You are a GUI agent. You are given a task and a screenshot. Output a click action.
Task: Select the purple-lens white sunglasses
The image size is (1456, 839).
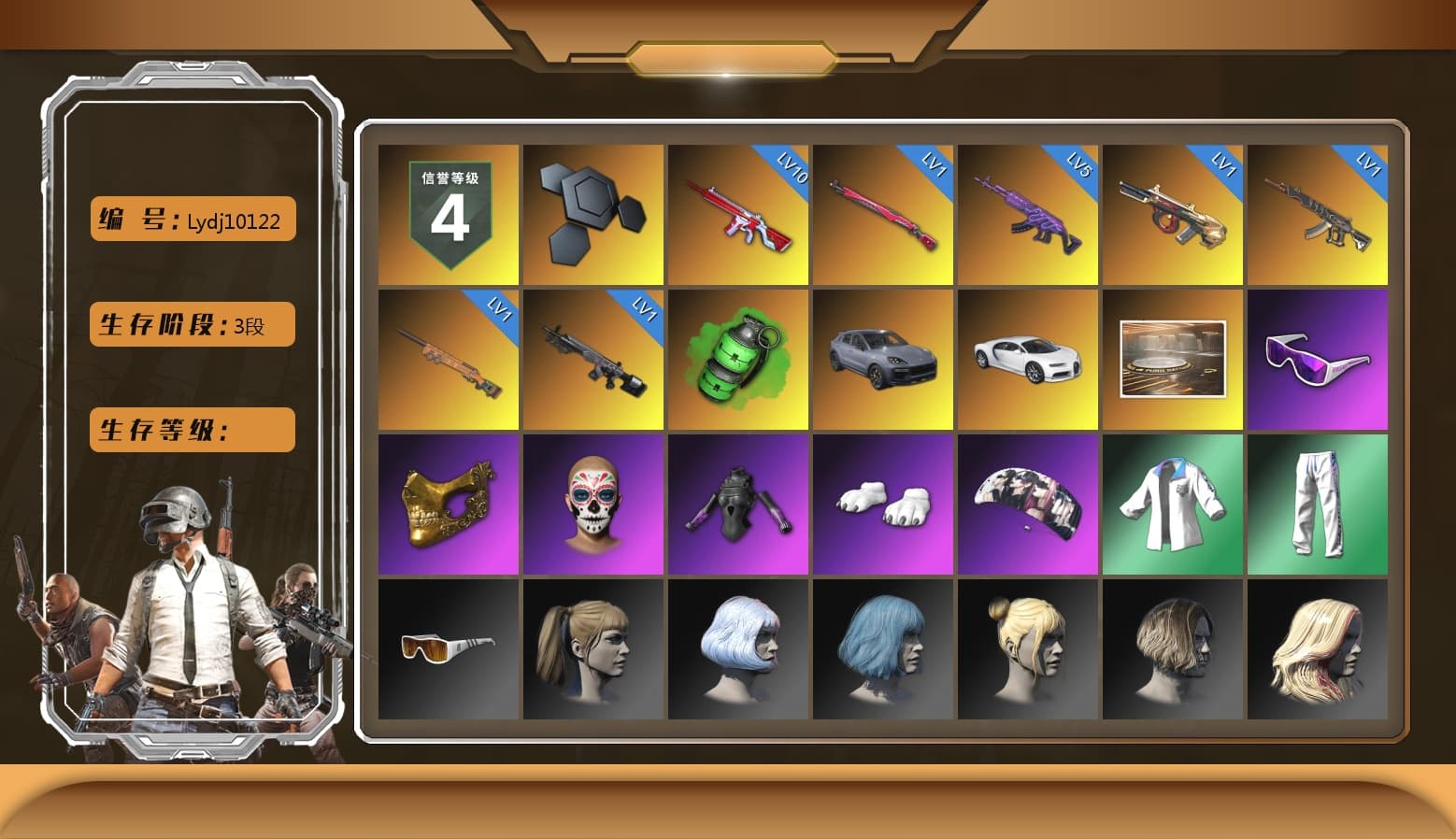pyautogui.click(x=1318, y=360)
